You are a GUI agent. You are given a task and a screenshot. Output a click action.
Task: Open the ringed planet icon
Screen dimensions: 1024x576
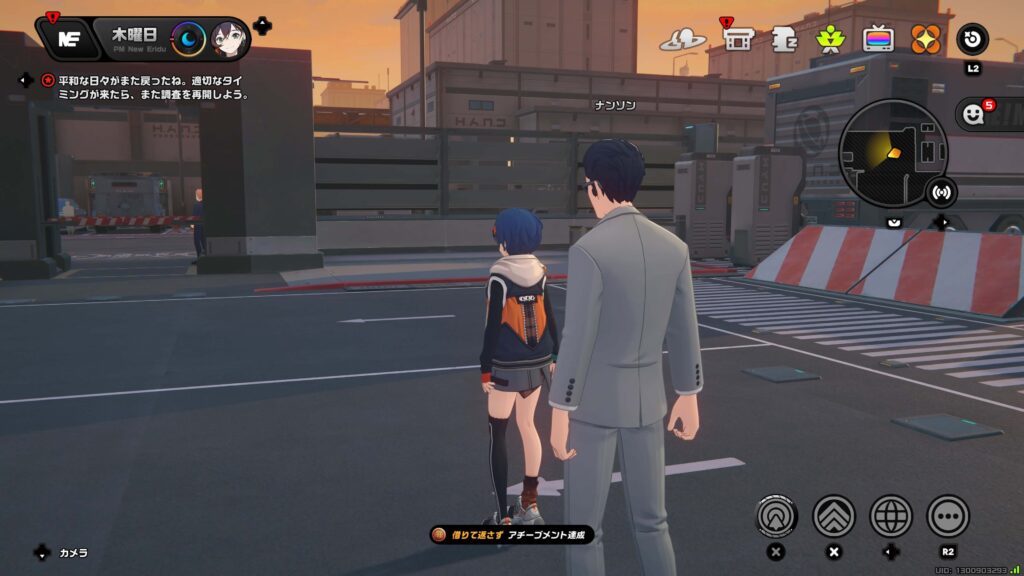(683, 40)
